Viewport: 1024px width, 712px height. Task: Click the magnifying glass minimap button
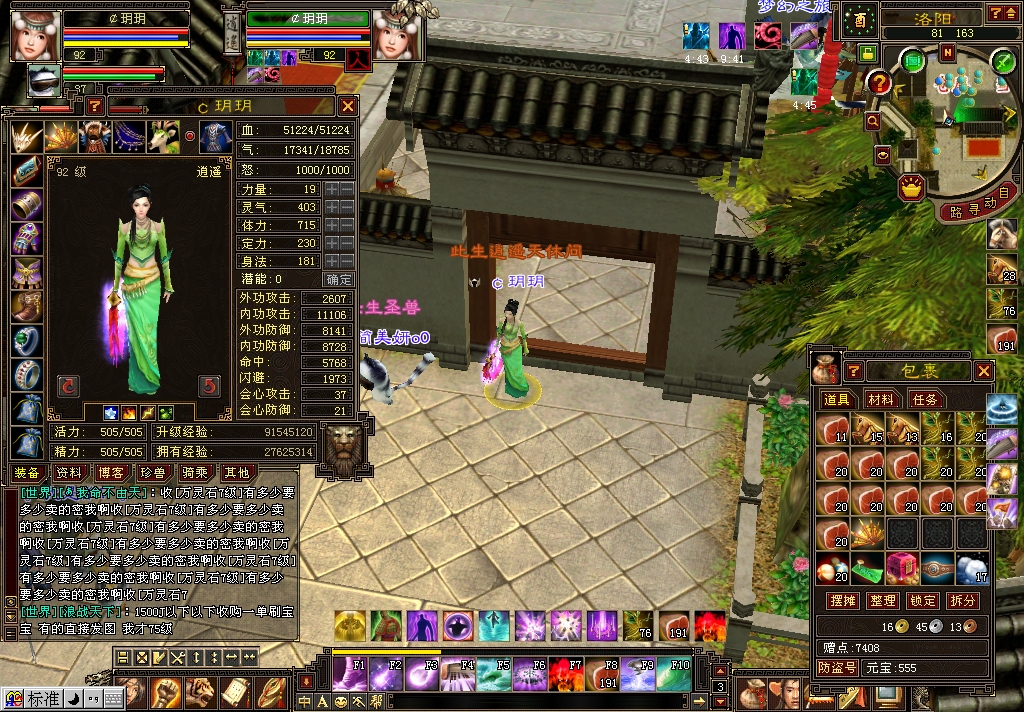click(x=873, y=120)
